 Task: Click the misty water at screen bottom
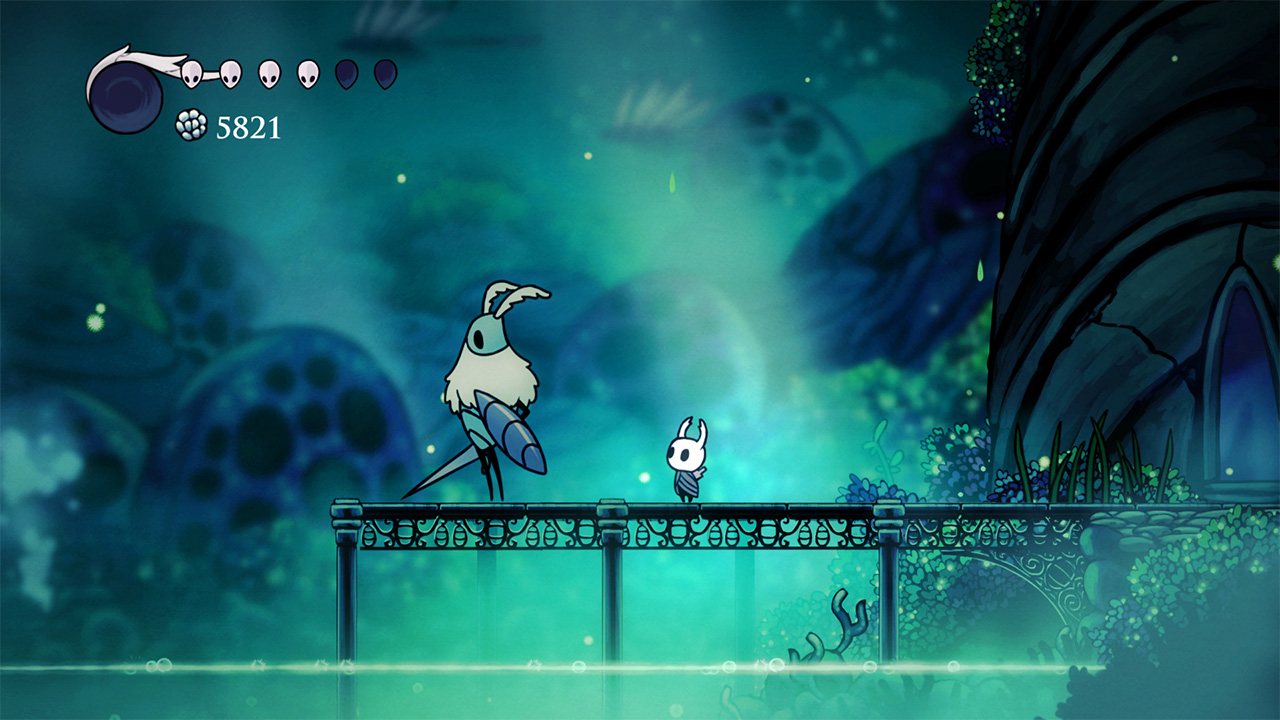pos(400,690)
